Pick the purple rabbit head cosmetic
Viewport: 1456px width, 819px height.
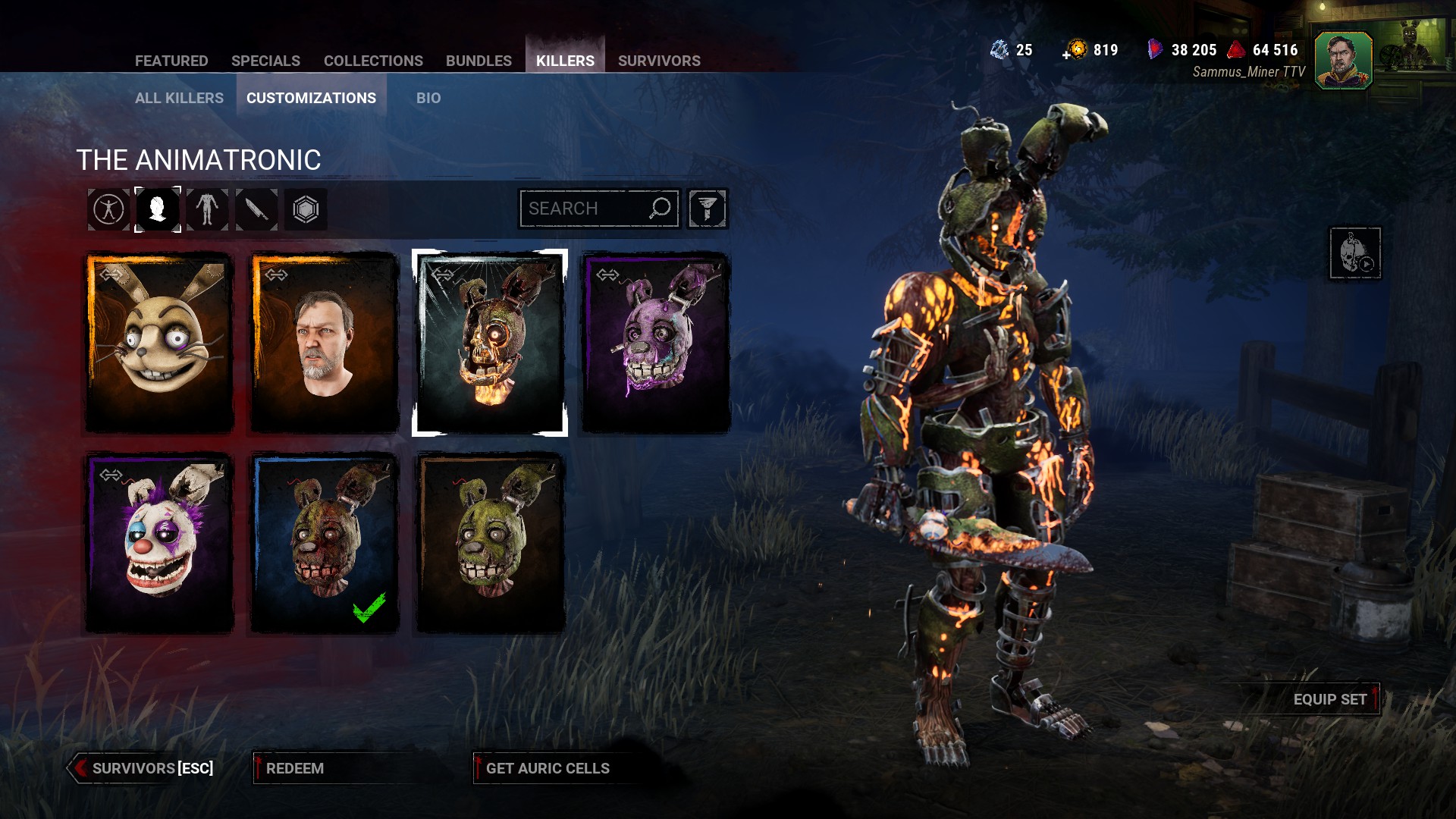click(655, 343)
